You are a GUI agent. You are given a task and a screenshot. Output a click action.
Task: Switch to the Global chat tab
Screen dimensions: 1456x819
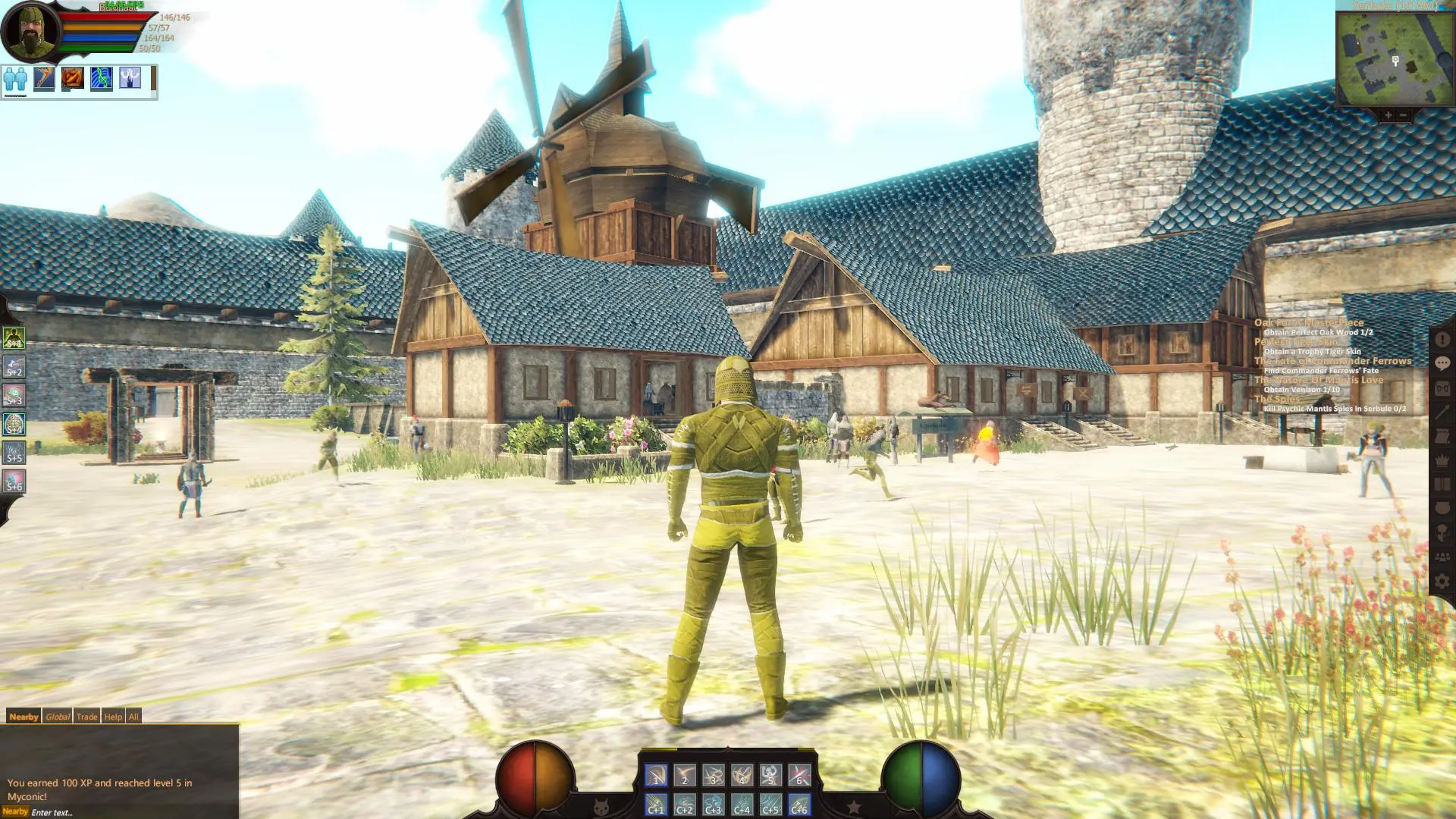pos(57,716)
